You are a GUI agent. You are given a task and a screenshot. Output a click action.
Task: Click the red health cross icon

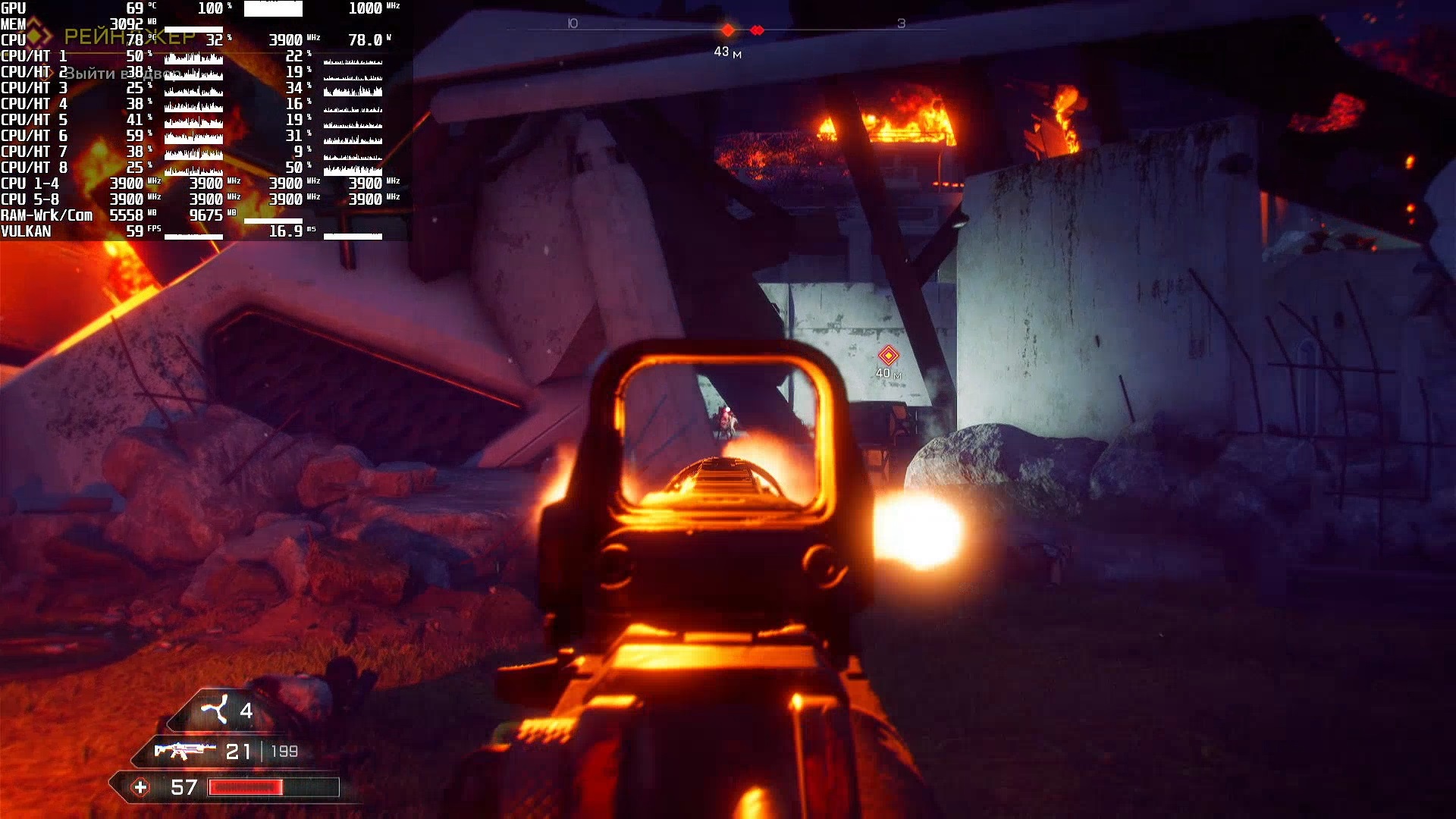click(x=140, y=787)
